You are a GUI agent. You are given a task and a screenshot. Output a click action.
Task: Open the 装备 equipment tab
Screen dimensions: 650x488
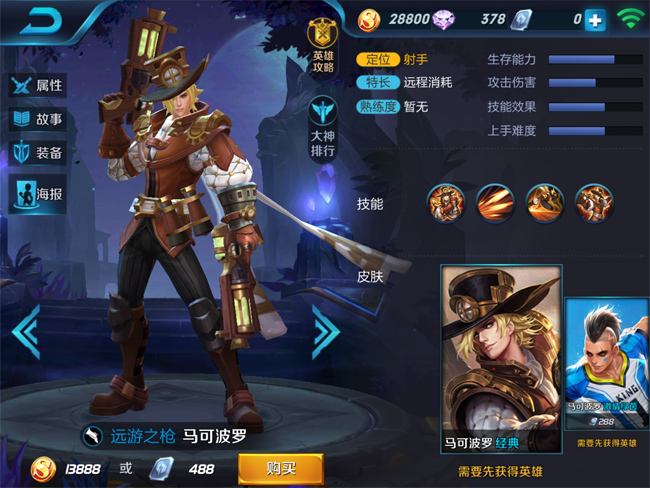(x=37, y=153)
